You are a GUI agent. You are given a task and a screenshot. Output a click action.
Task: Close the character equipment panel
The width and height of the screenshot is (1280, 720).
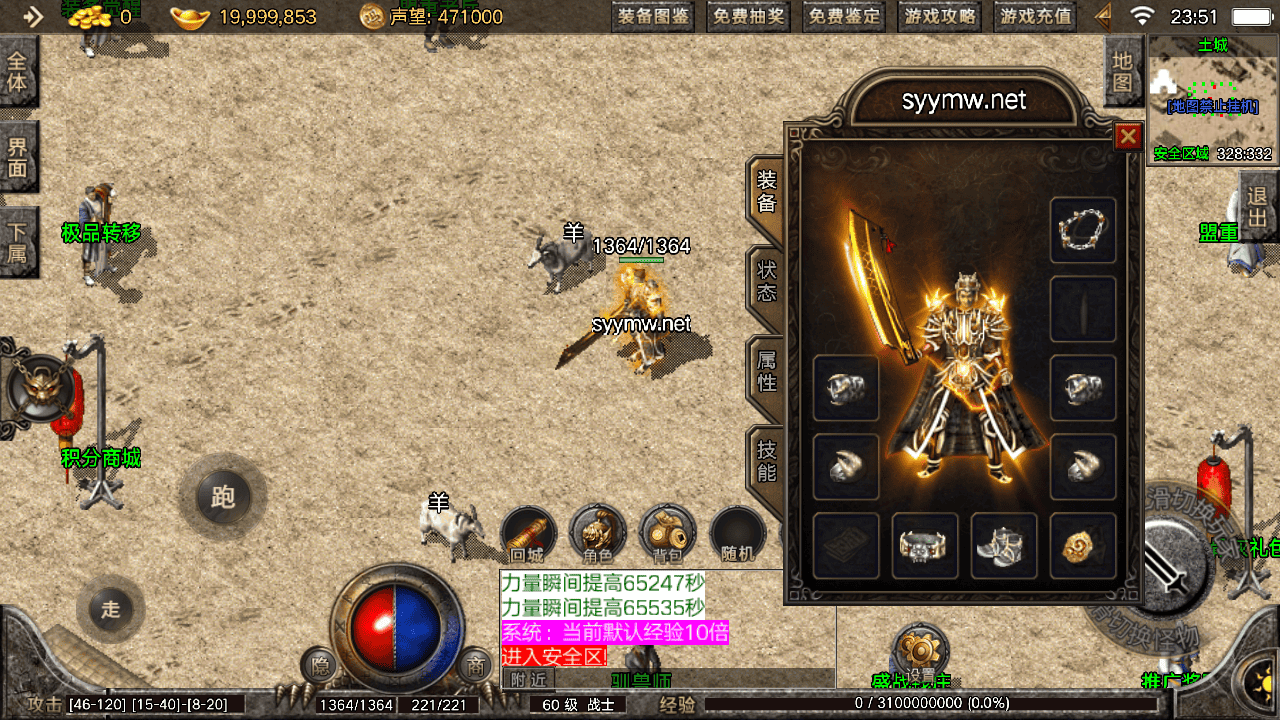click(x=1128, y=136)
